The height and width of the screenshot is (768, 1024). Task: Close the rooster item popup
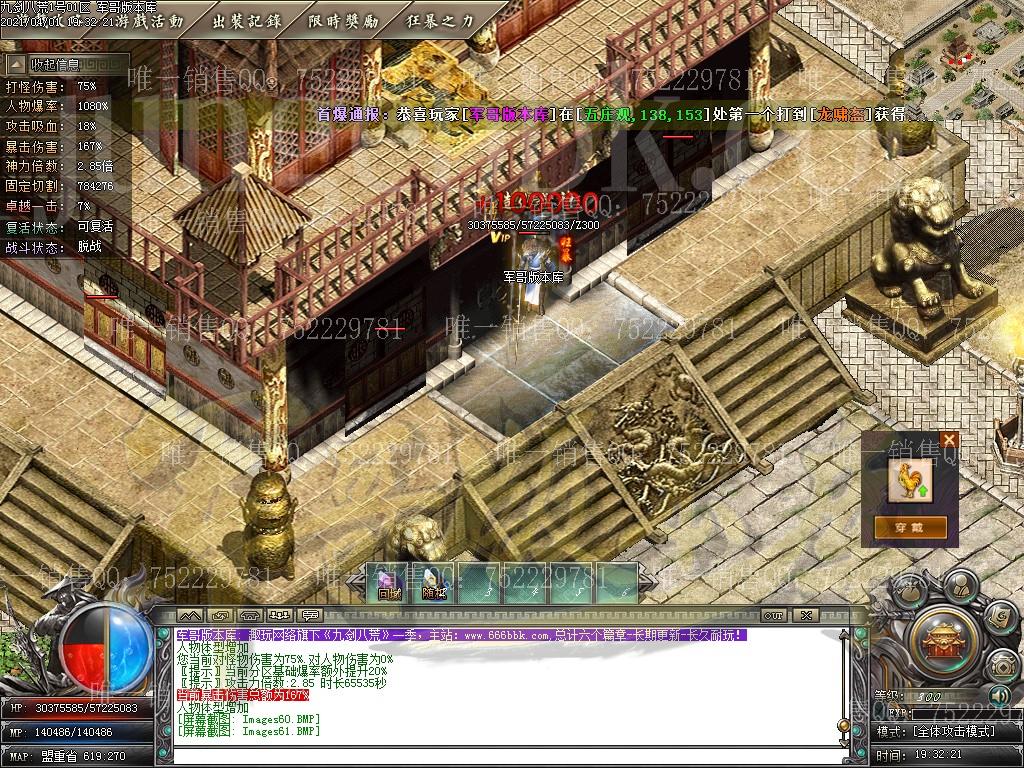coord(949,439)
